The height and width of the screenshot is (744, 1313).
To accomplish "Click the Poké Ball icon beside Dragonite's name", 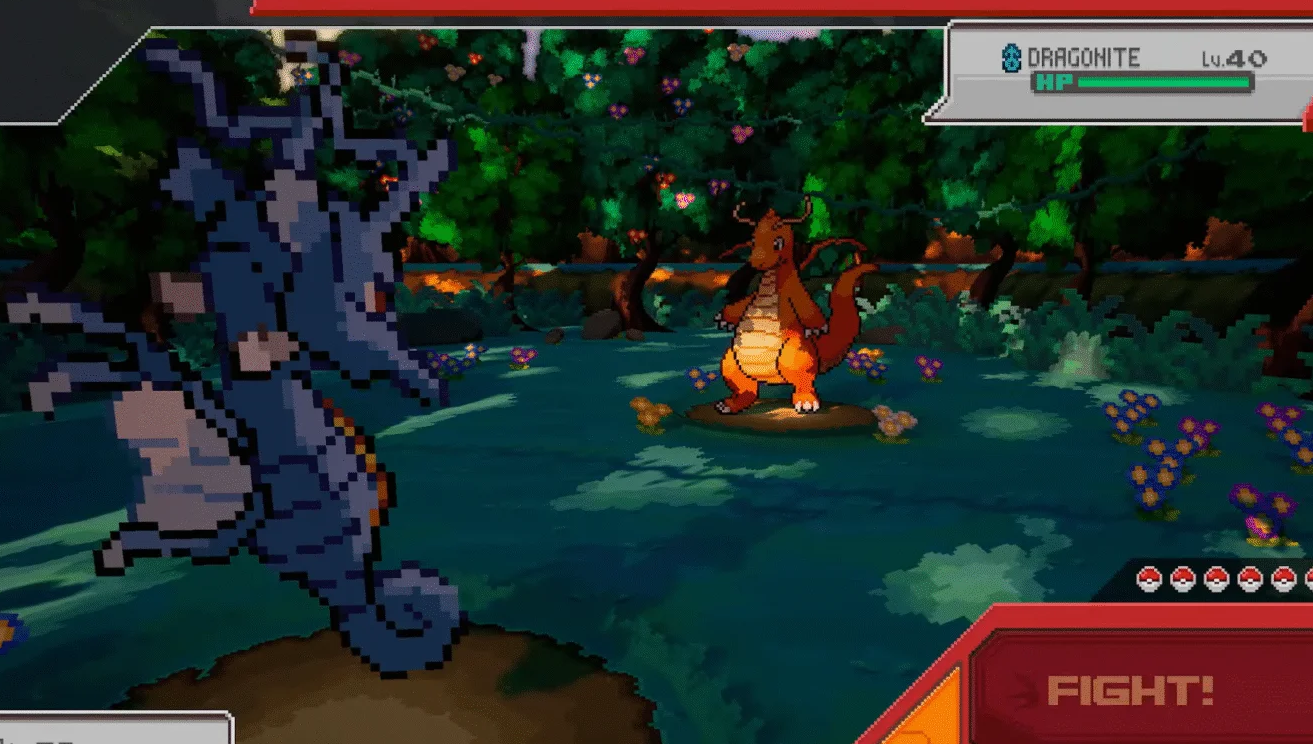I will coord(1011,56).
